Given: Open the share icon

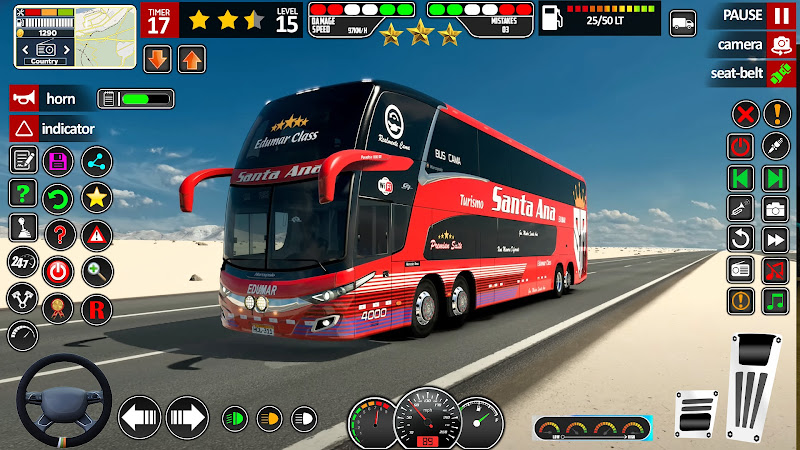Looking at the screenshot, I should click(x=96, y=161).
